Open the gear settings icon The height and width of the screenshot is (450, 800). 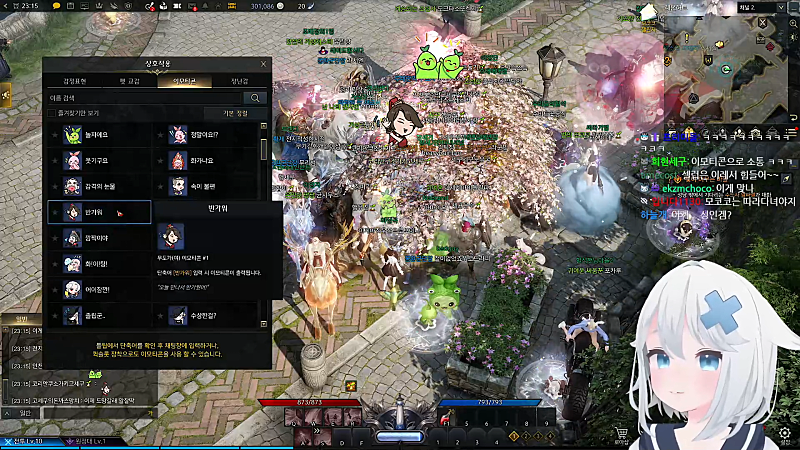(x=784, y=434)
